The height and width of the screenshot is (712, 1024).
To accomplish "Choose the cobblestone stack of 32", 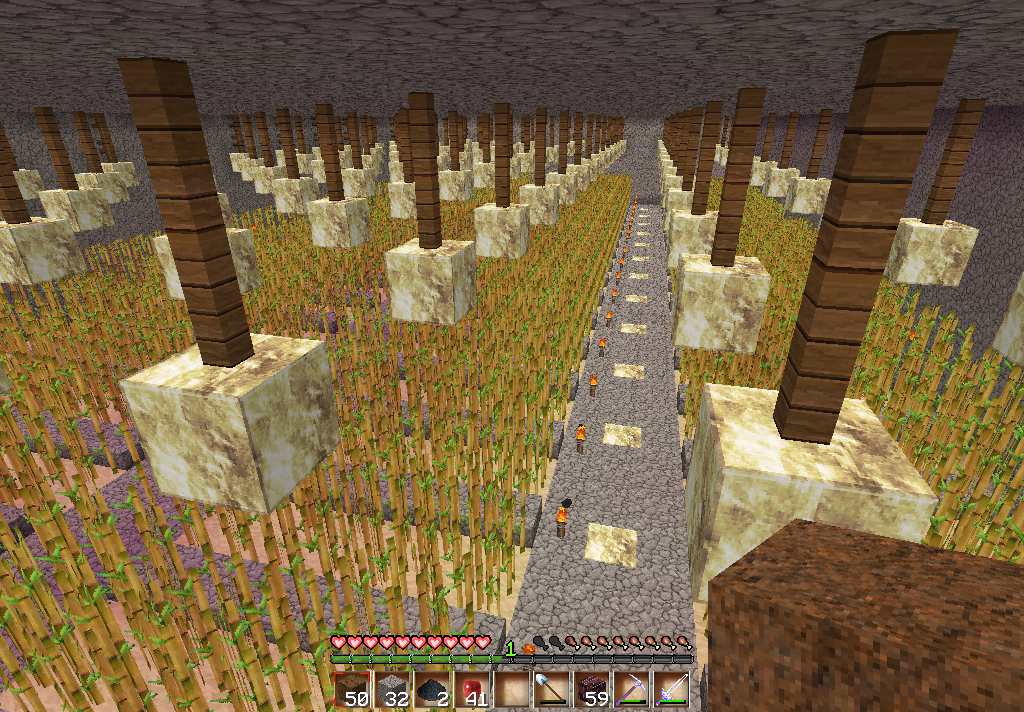I will coord(392,690).
